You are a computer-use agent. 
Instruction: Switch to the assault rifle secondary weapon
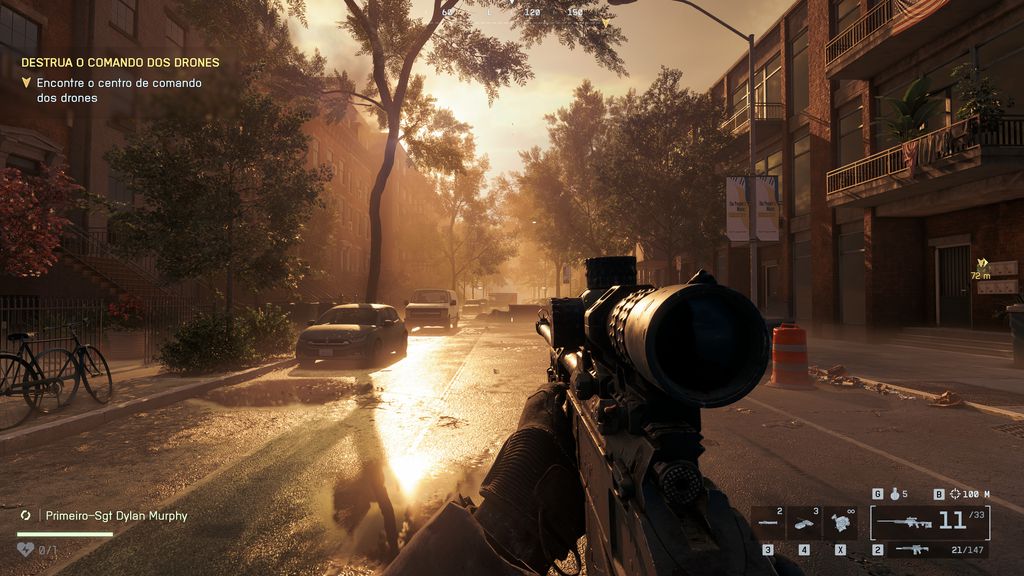point(911,549)
